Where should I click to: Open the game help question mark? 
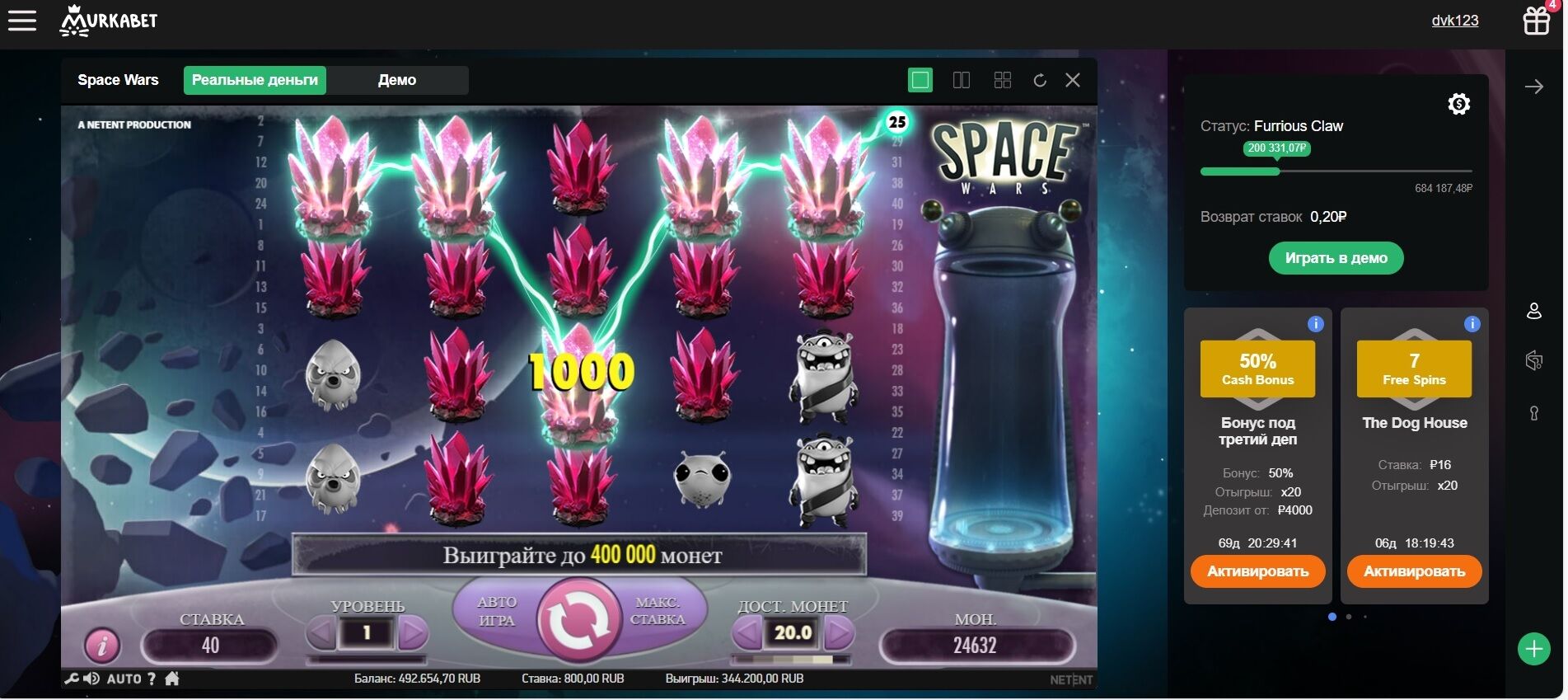click(x=152, y=679)
